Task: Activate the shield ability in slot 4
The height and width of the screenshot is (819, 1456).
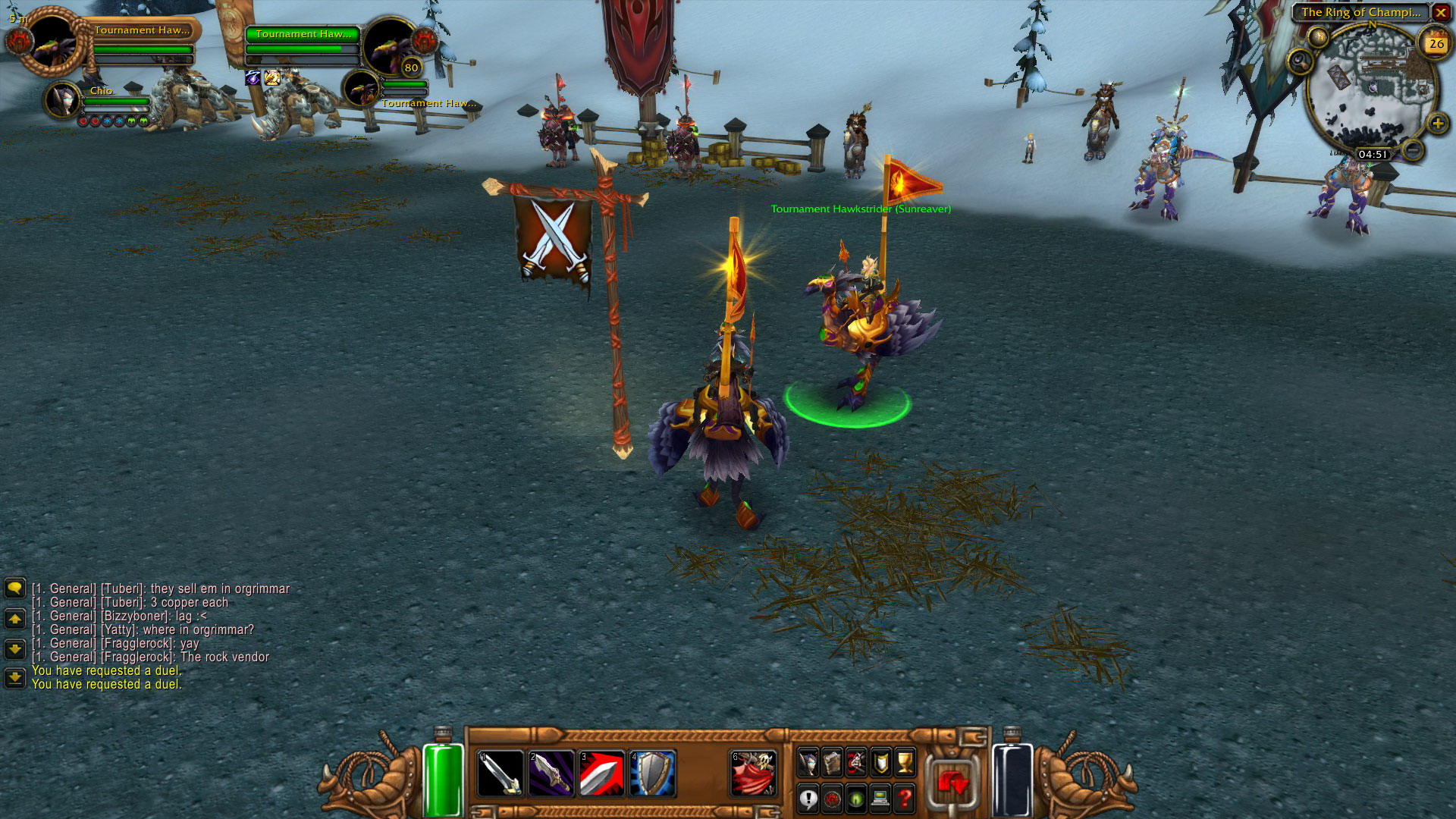Action: (x=653, y=772)
